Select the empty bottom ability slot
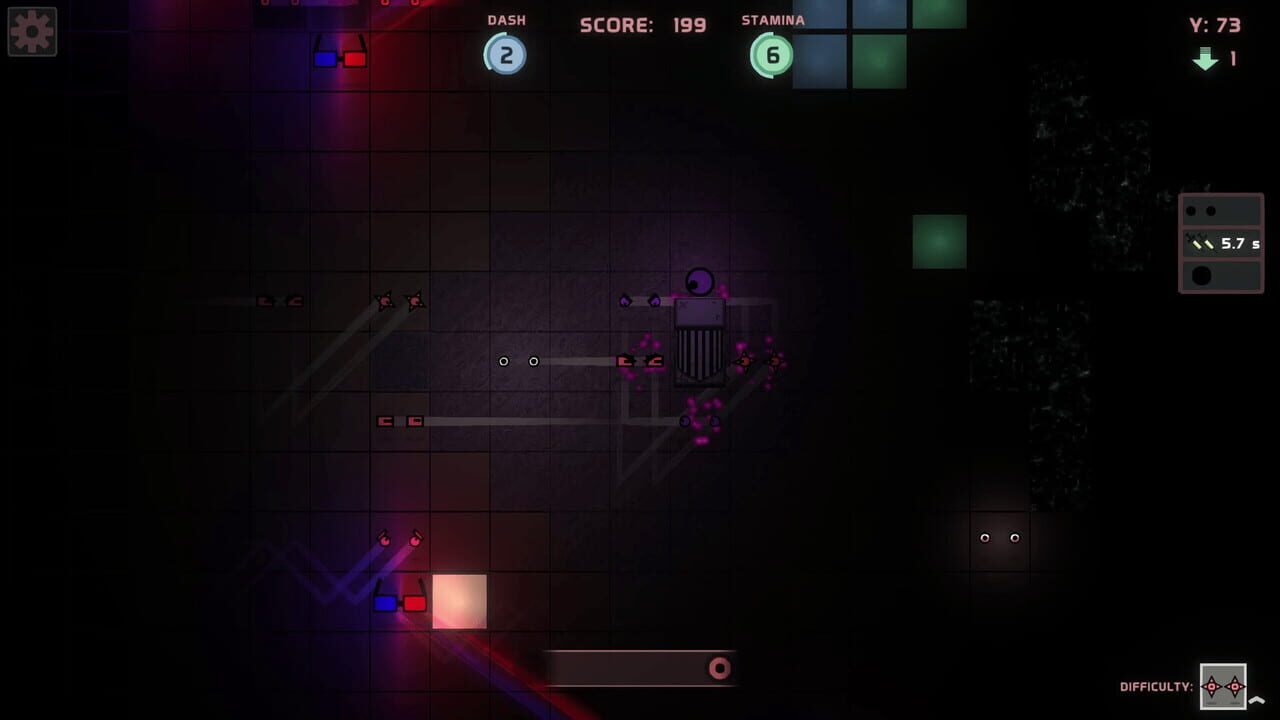The width and height of the screenshot is (1280, 720). [1220, 275]
